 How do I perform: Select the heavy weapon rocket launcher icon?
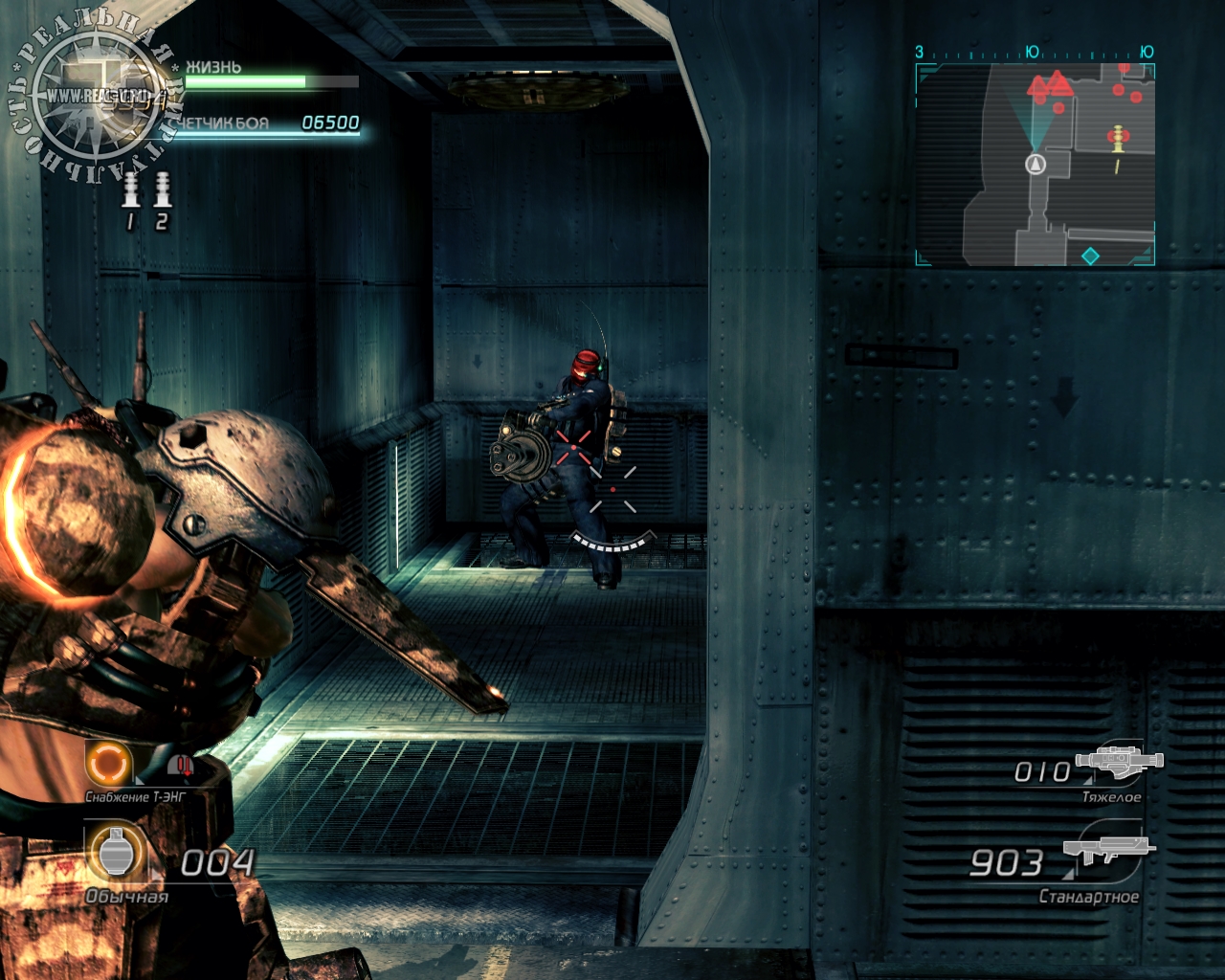[x=1119, y=760]
